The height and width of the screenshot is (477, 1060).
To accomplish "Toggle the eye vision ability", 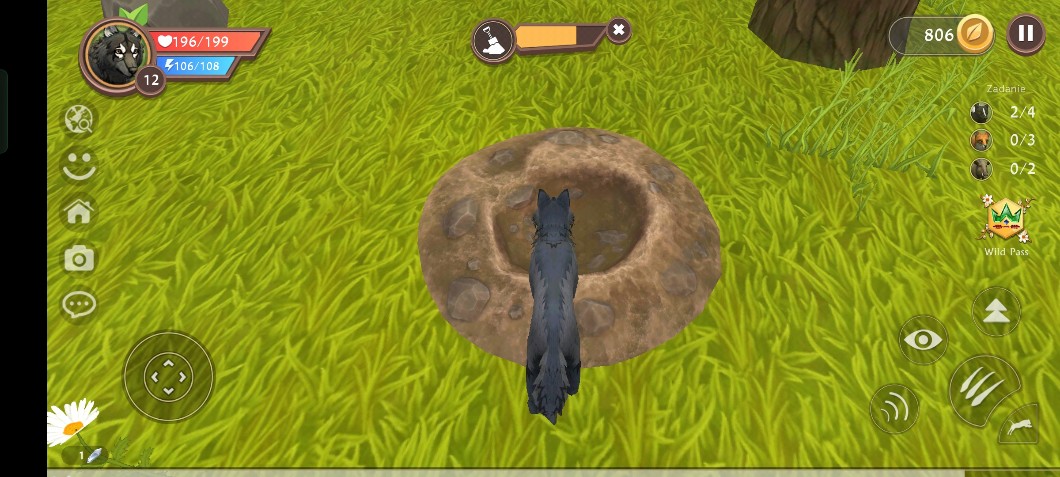I will [x=923, y=340].
